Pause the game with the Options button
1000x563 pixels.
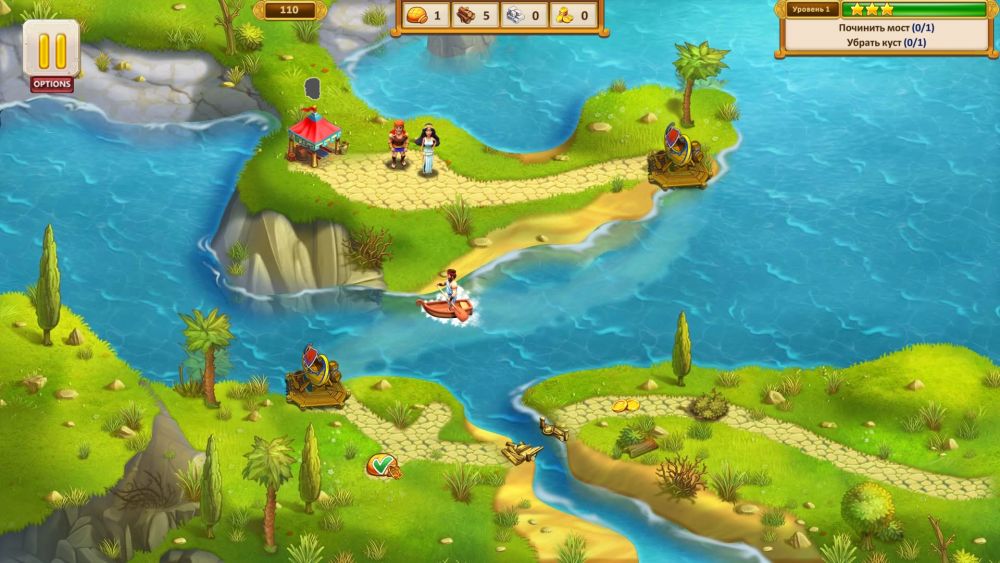pyautogui.click(x=51, y=50)
